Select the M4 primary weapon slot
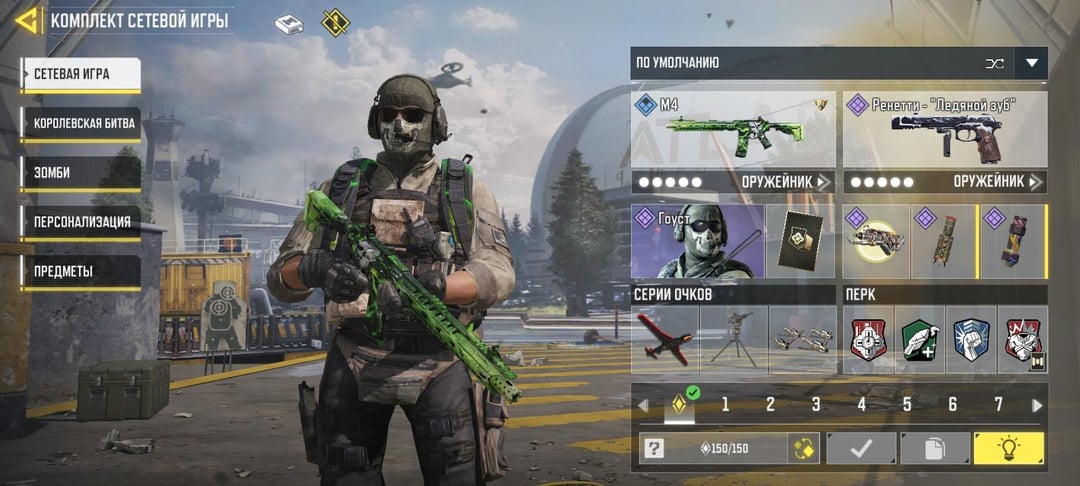This screenshot has width=1080, height=486. [x=733, y=129]
